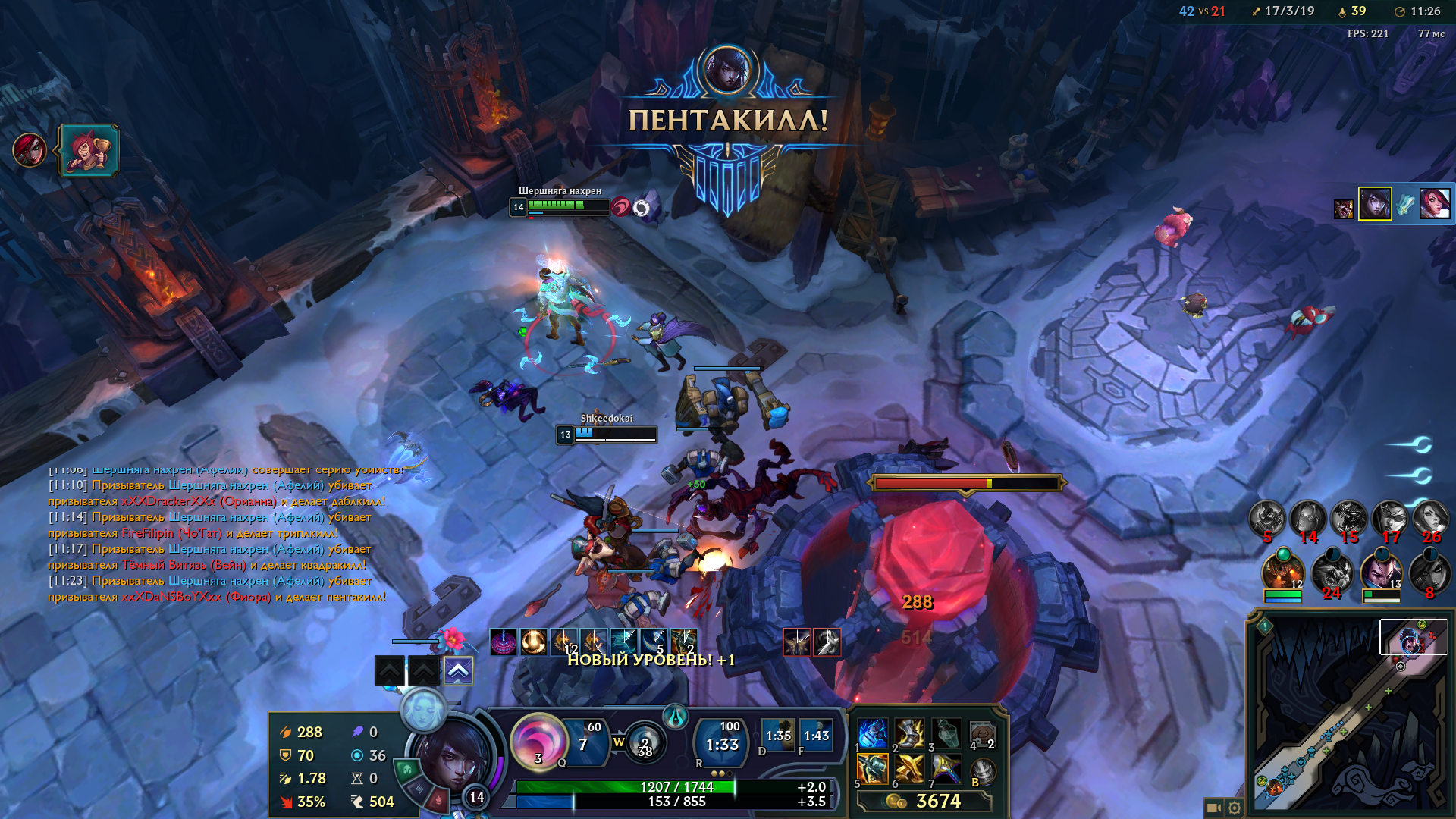Select the Ornn ally portrait

point(1282,573)
